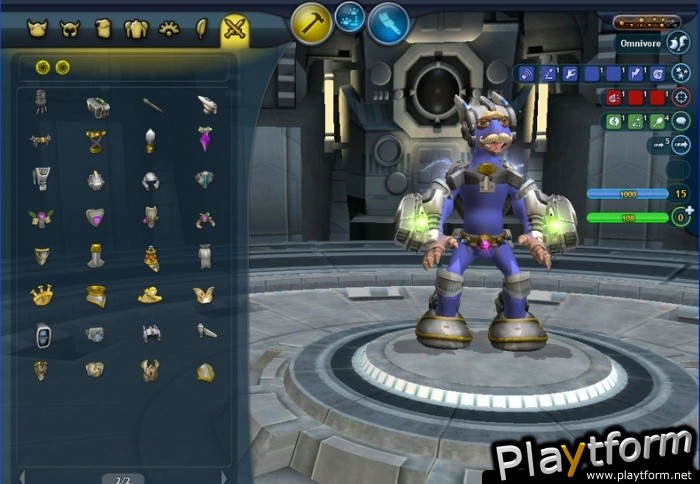Screen dimensions: 700x484
Task: Switch to the horned helmet category tab
Action: (69, 29)
